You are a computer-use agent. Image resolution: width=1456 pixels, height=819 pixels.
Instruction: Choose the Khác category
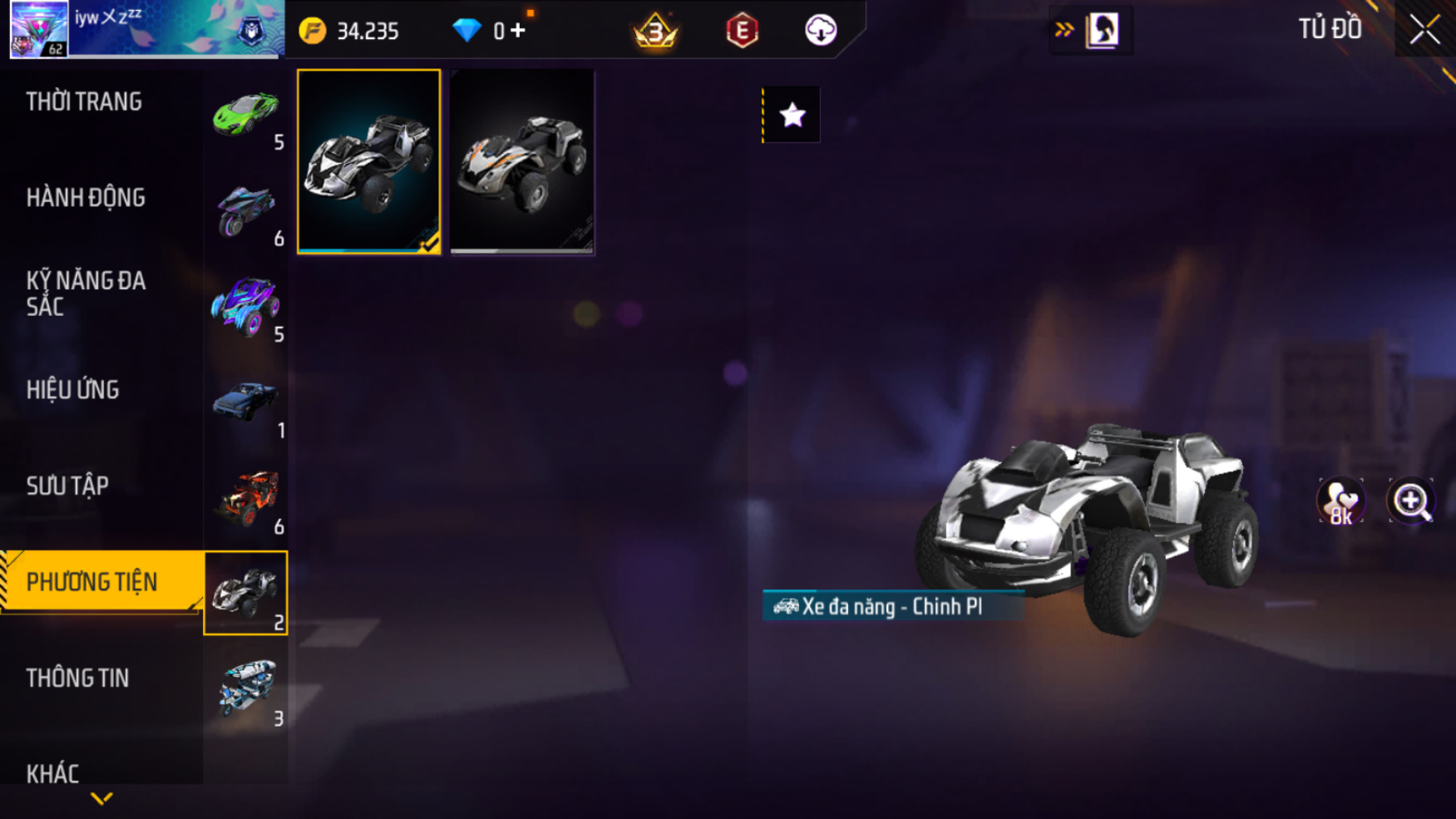(52, 773)
